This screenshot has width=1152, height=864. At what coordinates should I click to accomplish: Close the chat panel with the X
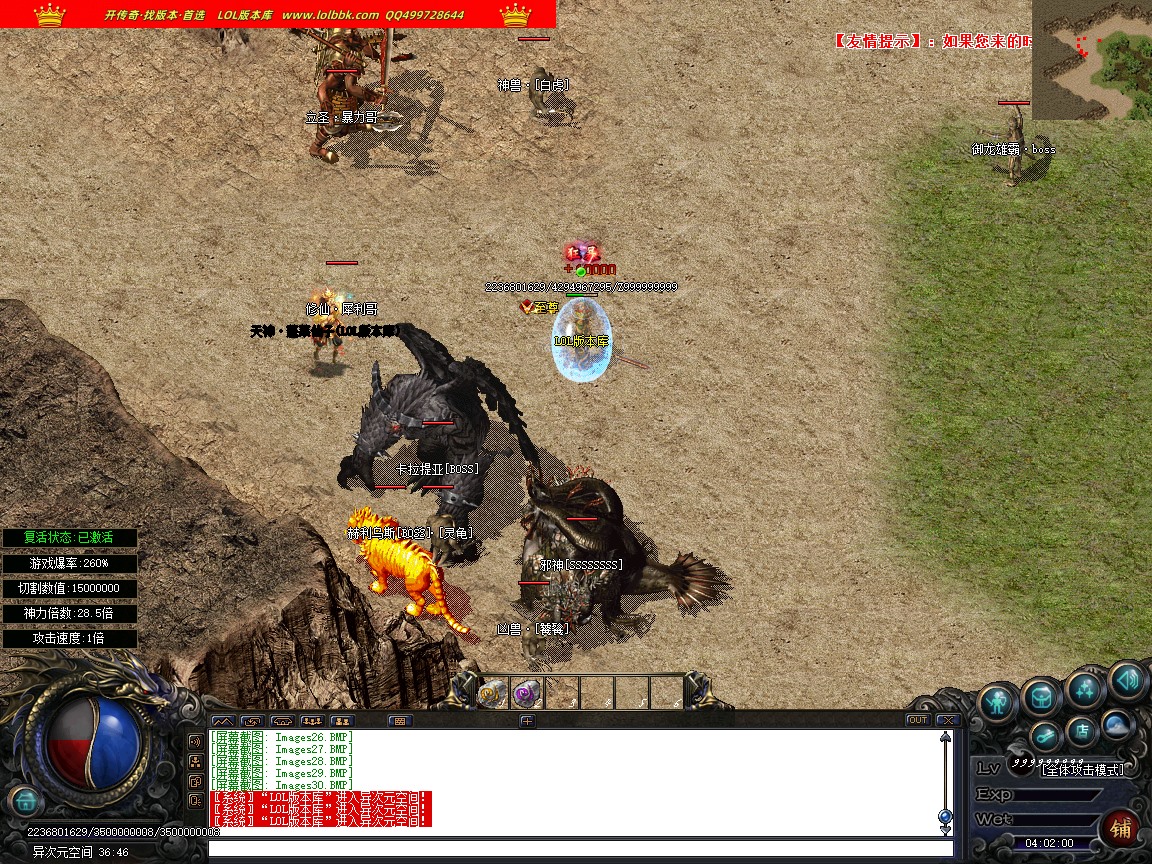pos(946,720)
